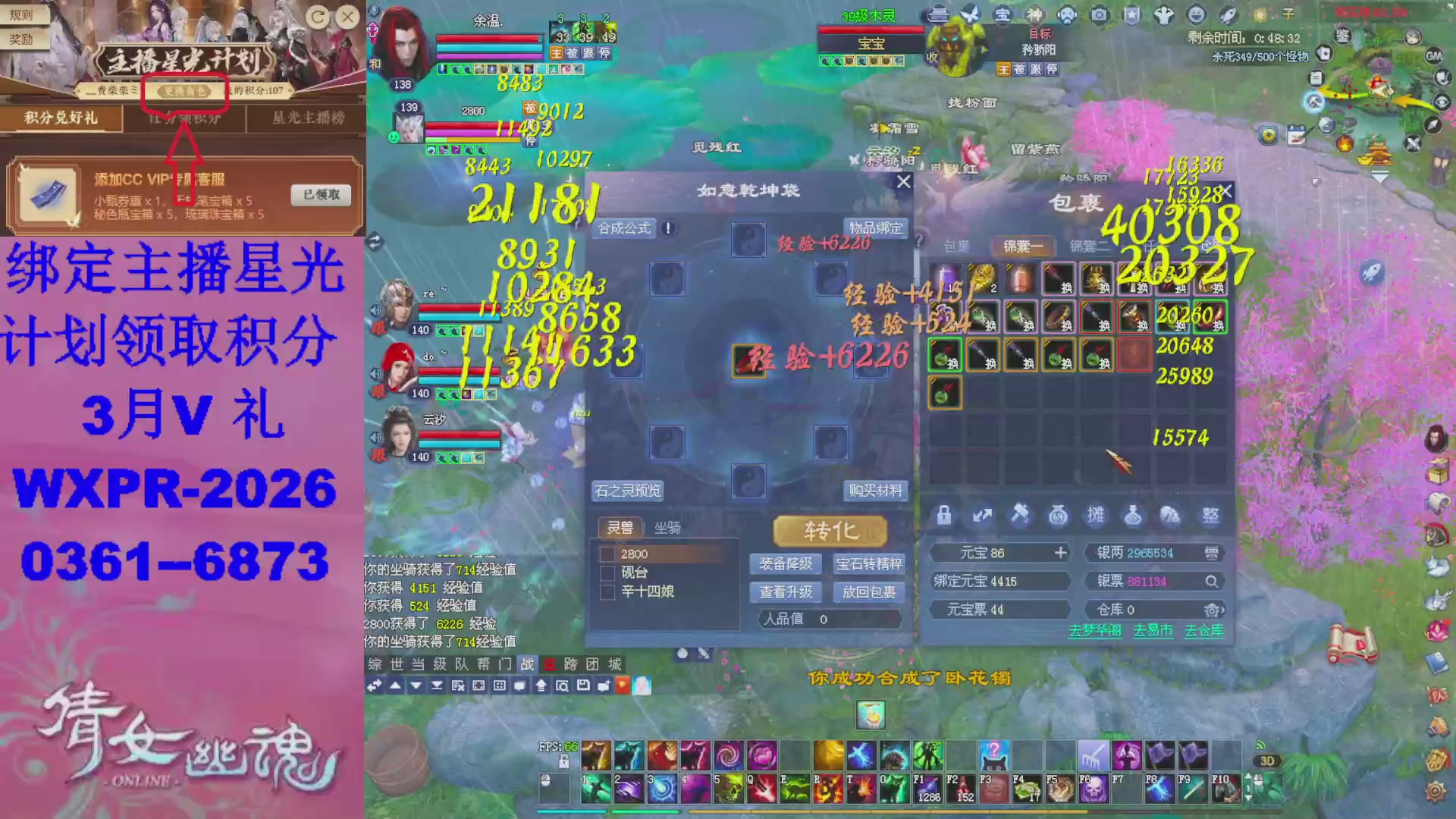
Task: Switch to the 坐骑 tab
Action: (667, 528)
